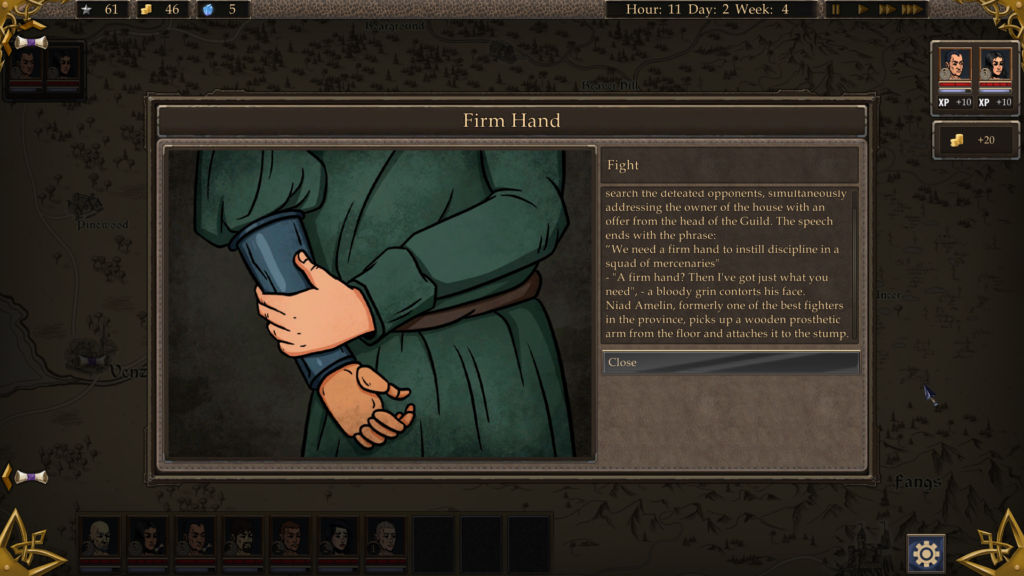This screenshot has width=1024, height=576.
Task: Select the long-haired mercenary XP reward portrait
Action: [994, 68]
